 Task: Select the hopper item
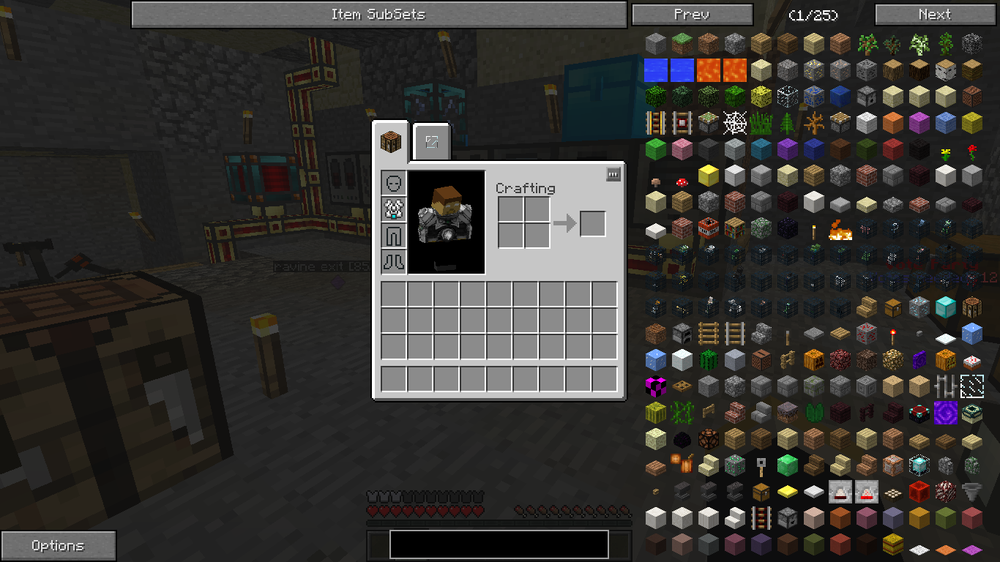point(970,491)
